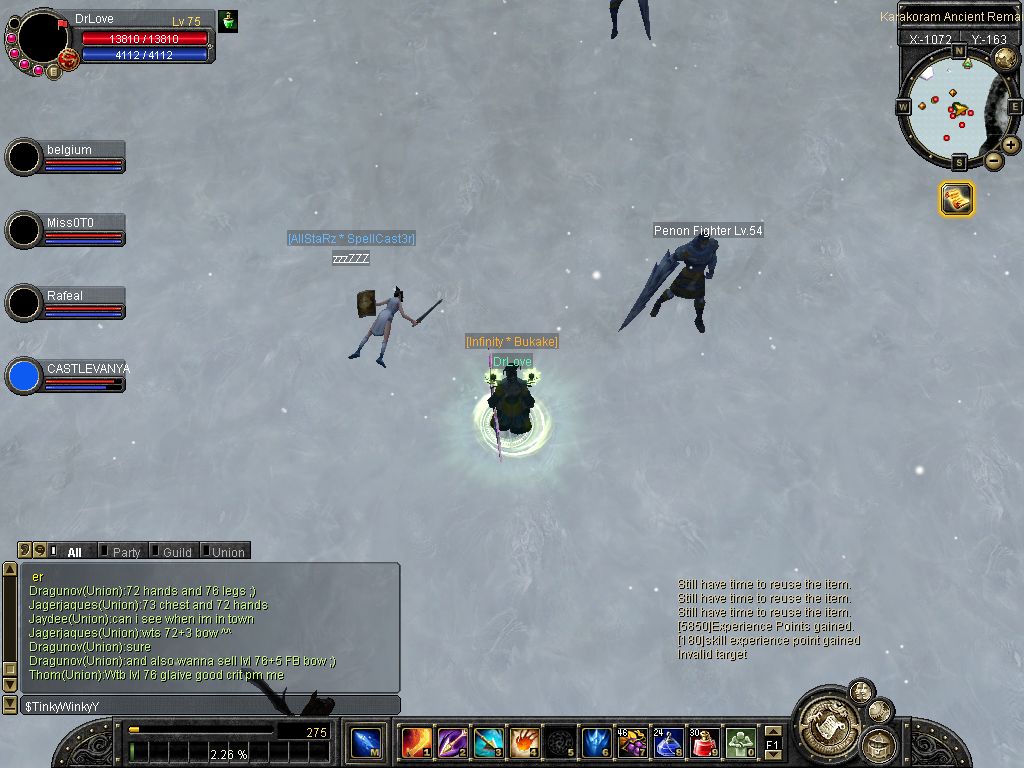Use the blue mana potion in slot 8
1024x768 pixels.
coord(668,743)
